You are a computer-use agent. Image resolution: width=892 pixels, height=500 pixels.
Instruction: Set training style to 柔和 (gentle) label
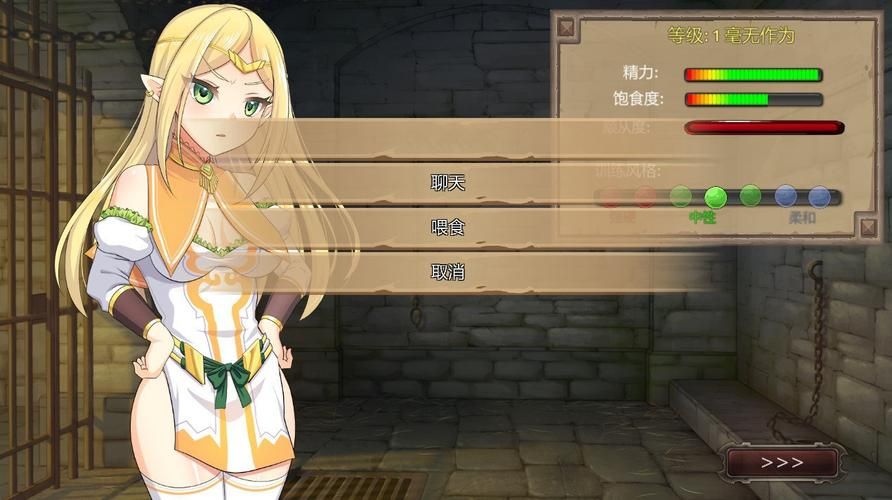[x=802, y=216]
